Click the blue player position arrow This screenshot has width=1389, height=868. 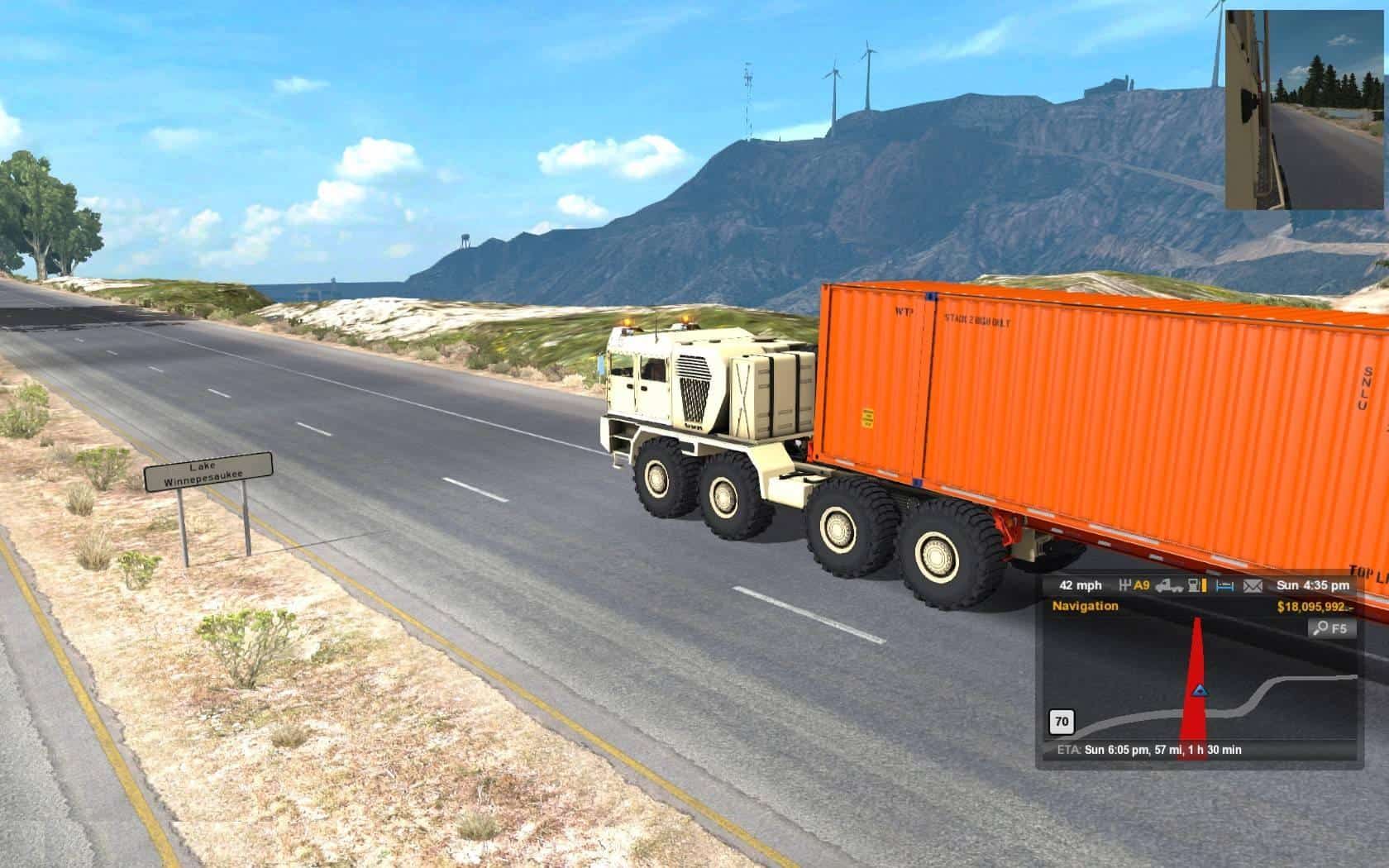[1199, 689]
